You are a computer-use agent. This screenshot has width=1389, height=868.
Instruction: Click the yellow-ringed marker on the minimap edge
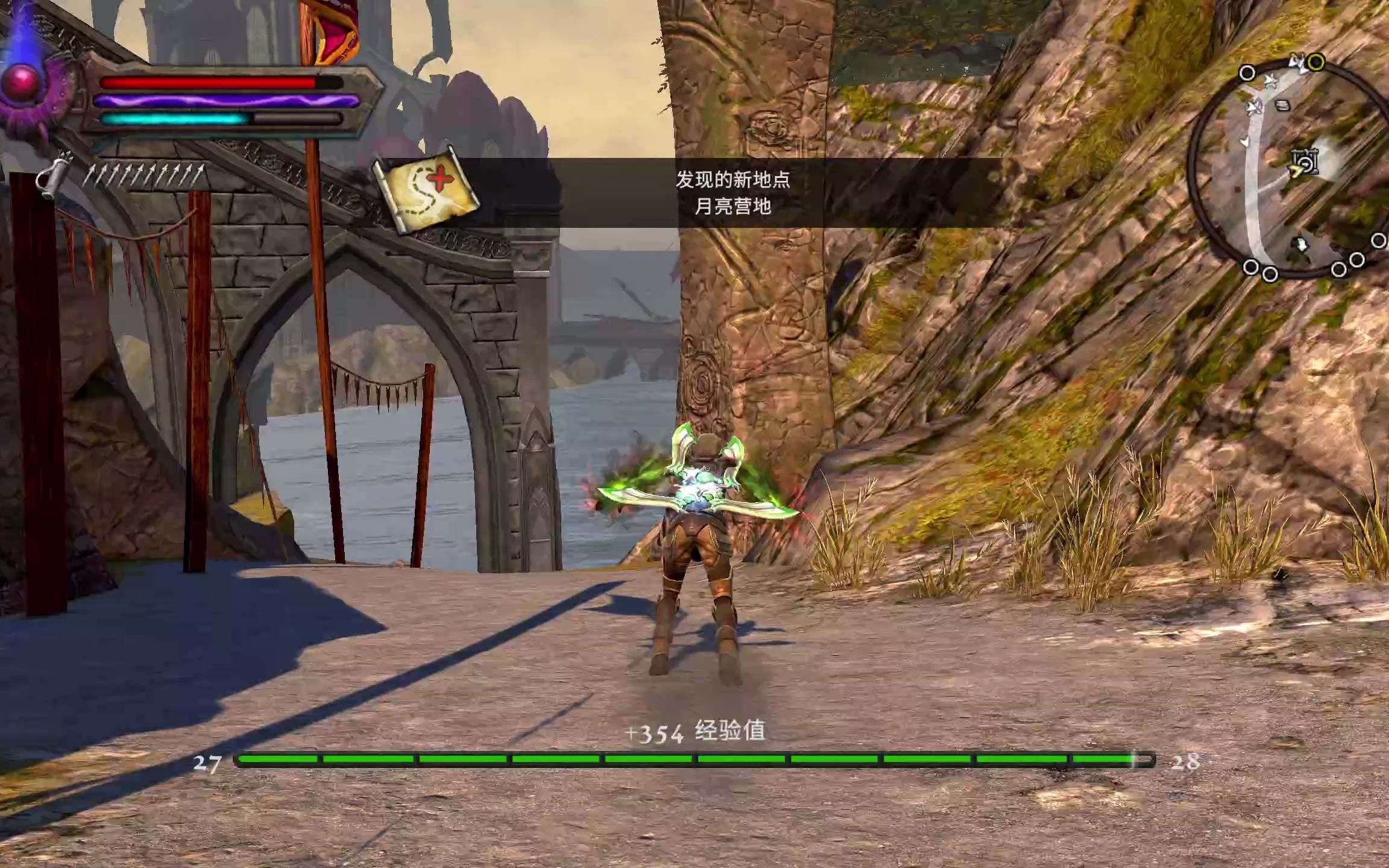[x=1316, y=62]
